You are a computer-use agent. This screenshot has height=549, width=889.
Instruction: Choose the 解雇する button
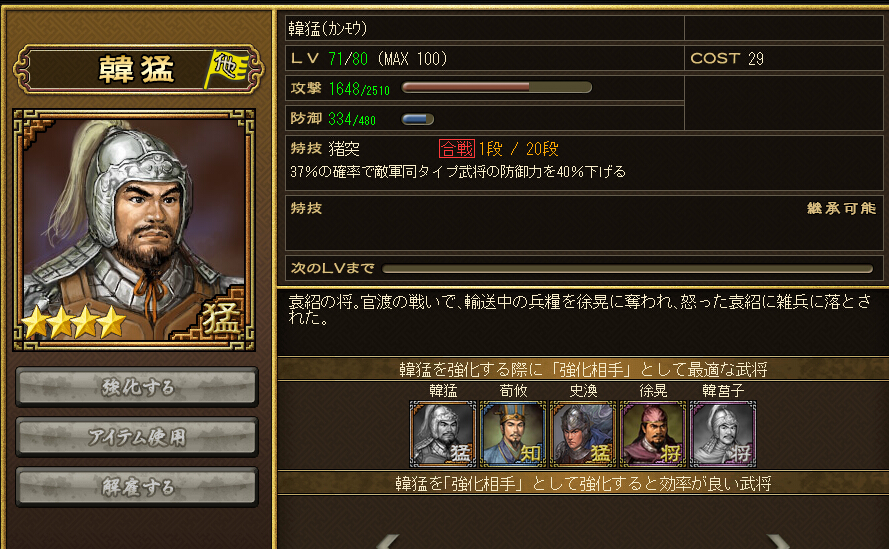click(x=137, y=487)
